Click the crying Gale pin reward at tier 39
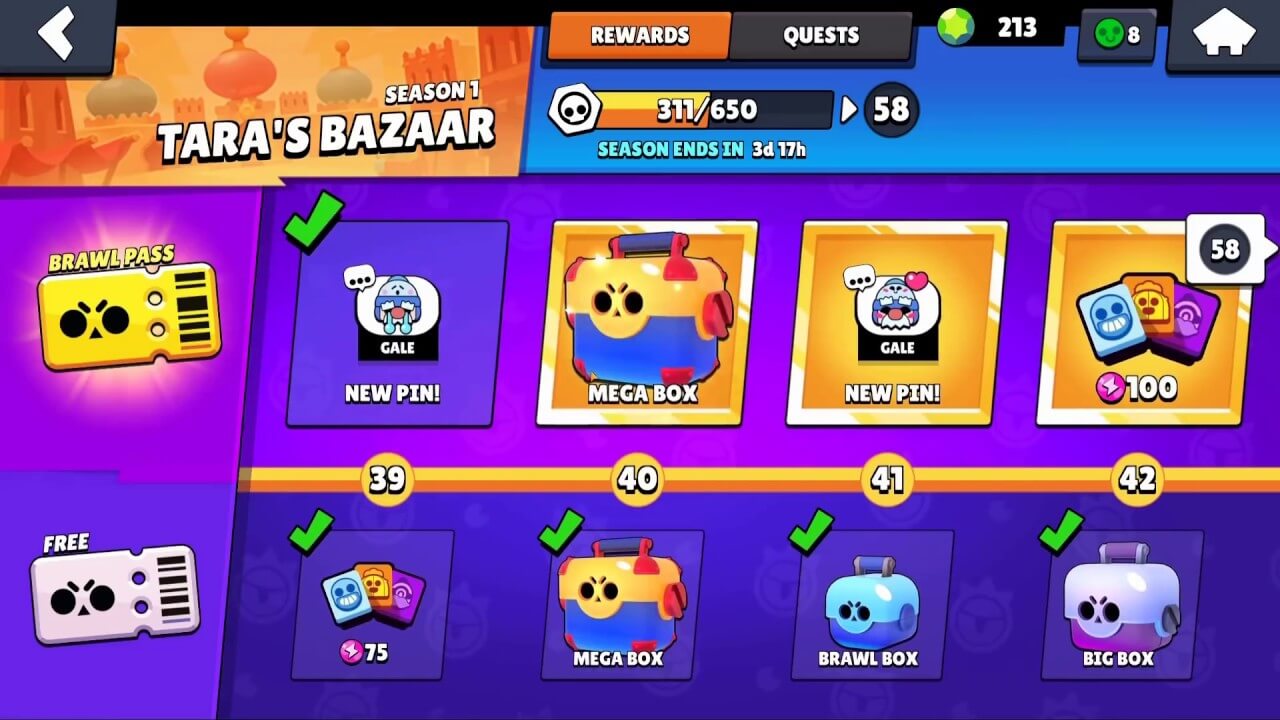Image resolution: width=1280 pixels, height=720 pixels. pos(389,320)
